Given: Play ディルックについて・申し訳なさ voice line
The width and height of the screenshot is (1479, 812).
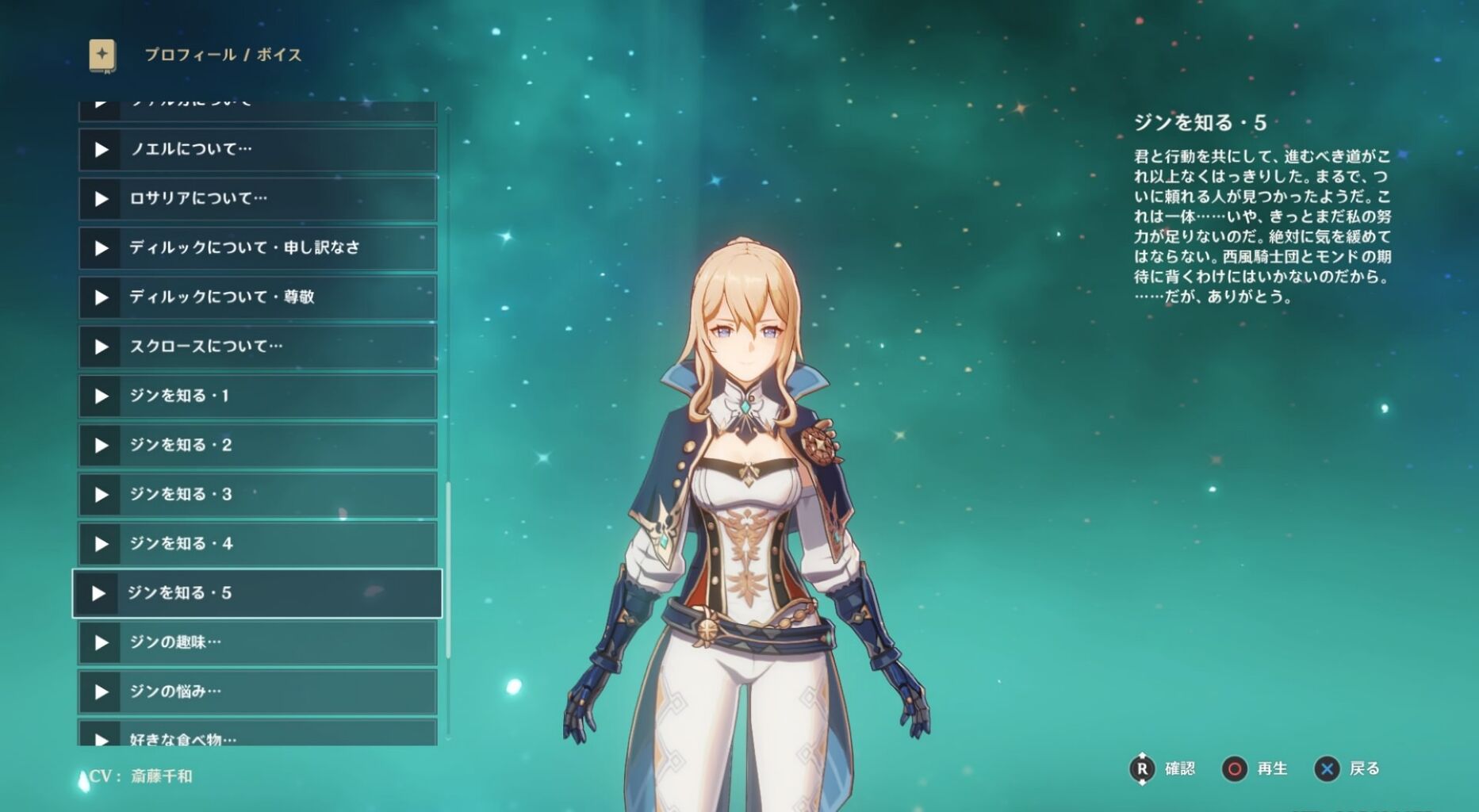Looking at the screenshot, I should [x=258, y=247].
